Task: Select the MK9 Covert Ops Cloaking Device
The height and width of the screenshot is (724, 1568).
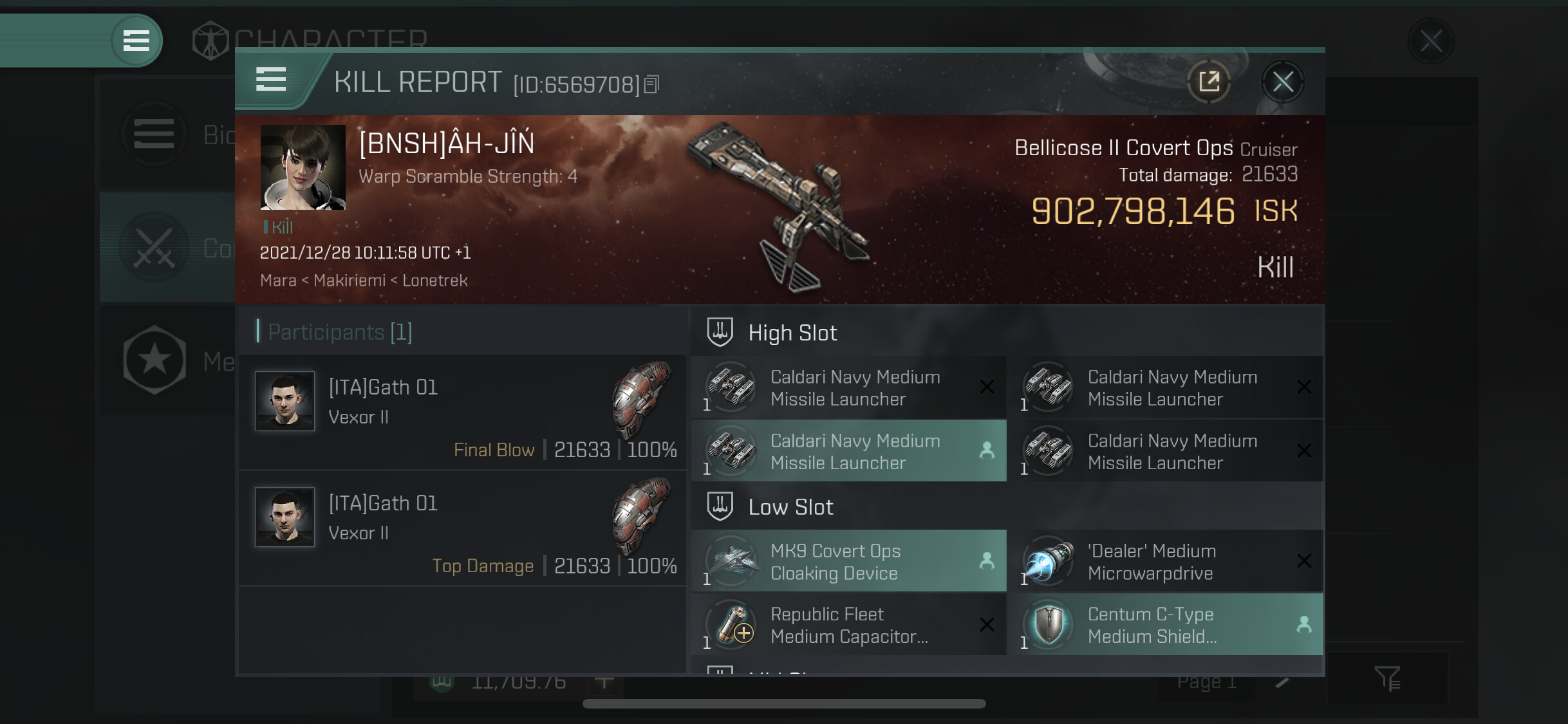Action: coord(848,561)
